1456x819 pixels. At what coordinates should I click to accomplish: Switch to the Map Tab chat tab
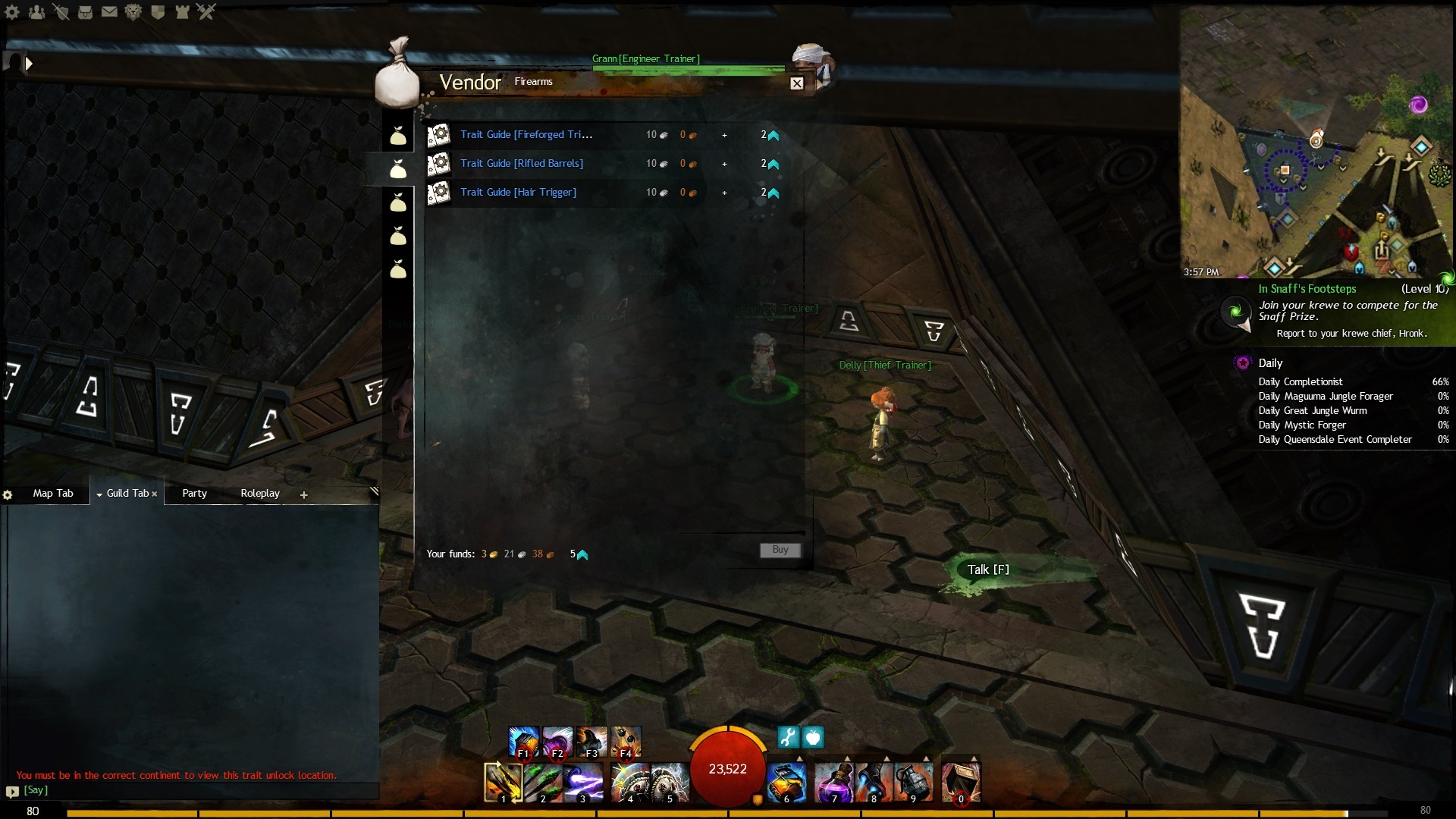pos(53,494)
